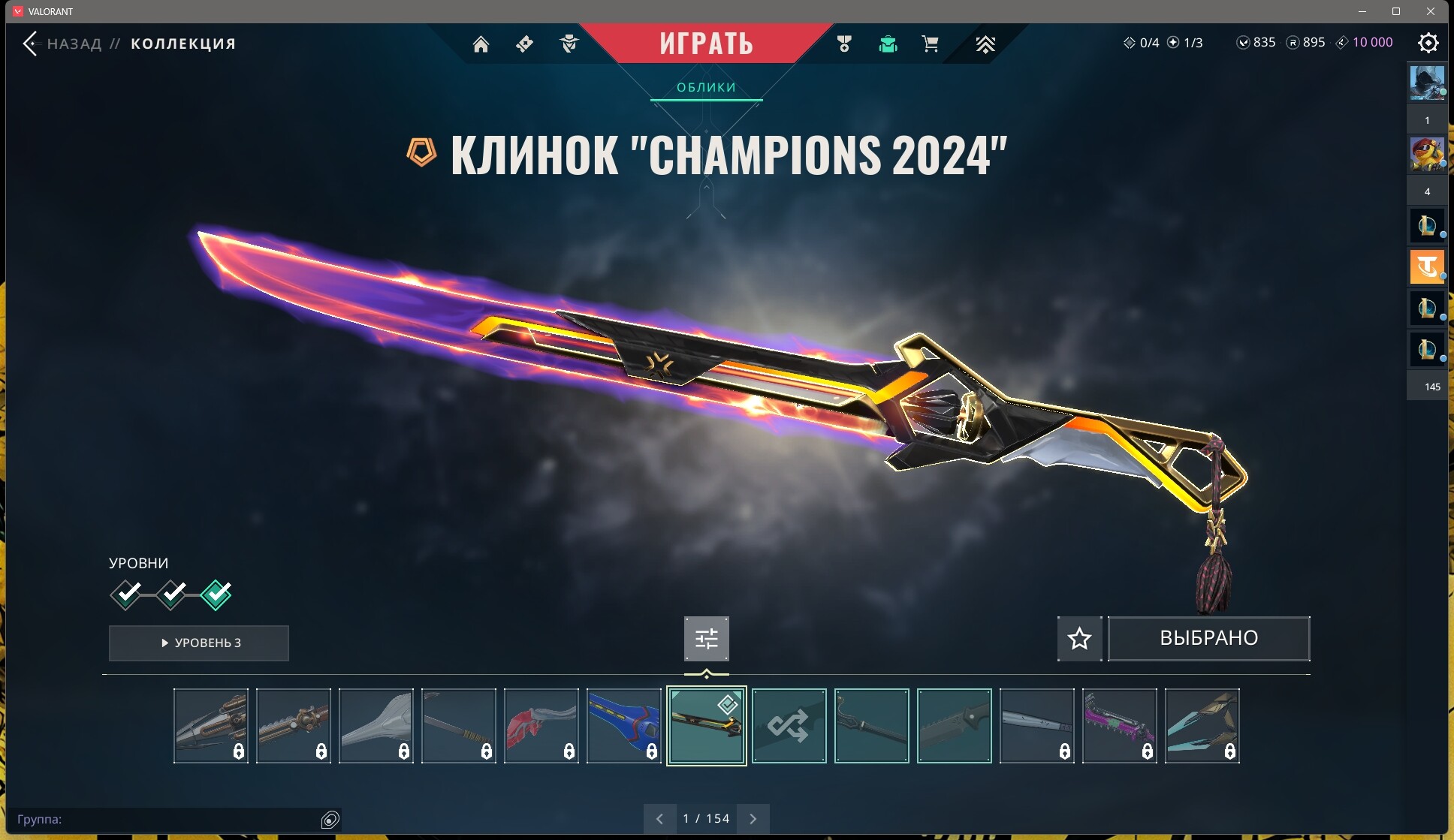Switch to the ОБЛИКИ tab
This screenshot has height=840, width=1454.
click(x=707, y=87)
